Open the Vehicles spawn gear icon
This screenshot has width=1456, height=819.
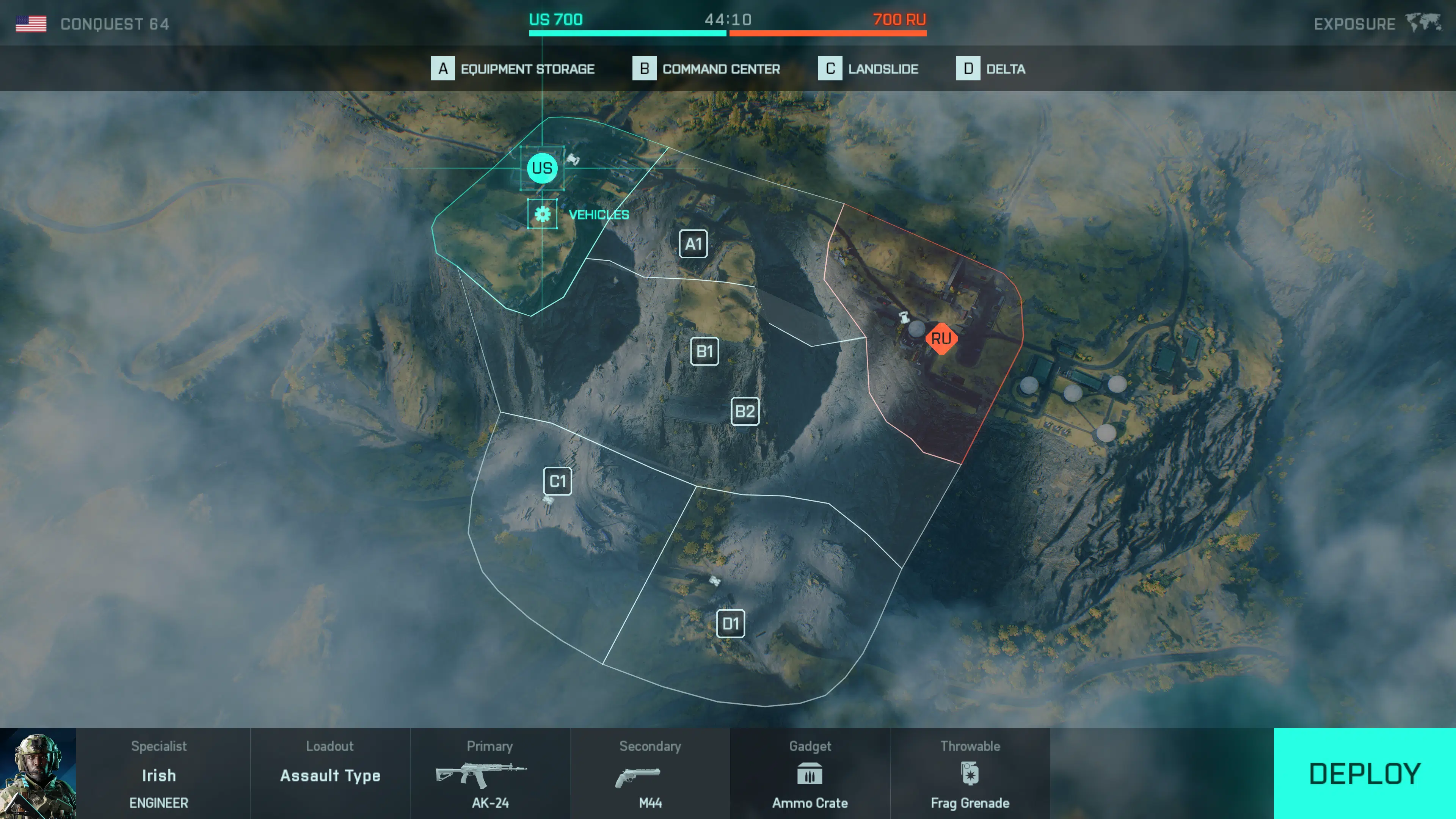tap(543, 214)
